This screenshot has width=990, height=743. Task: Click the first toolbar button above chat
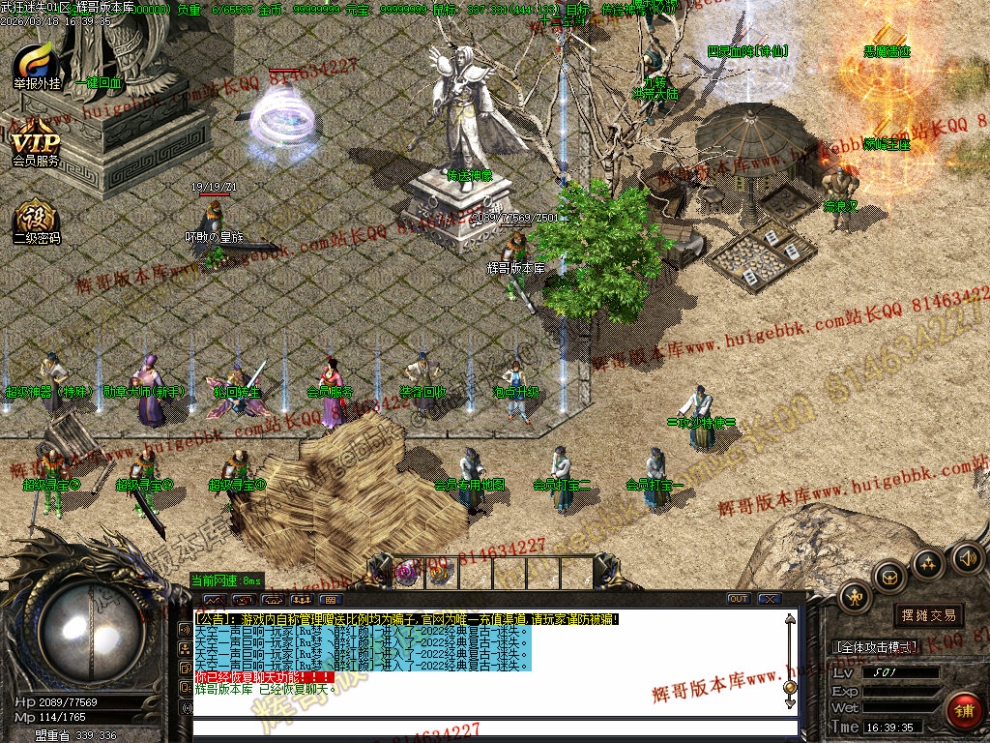(x=214, y=599)
